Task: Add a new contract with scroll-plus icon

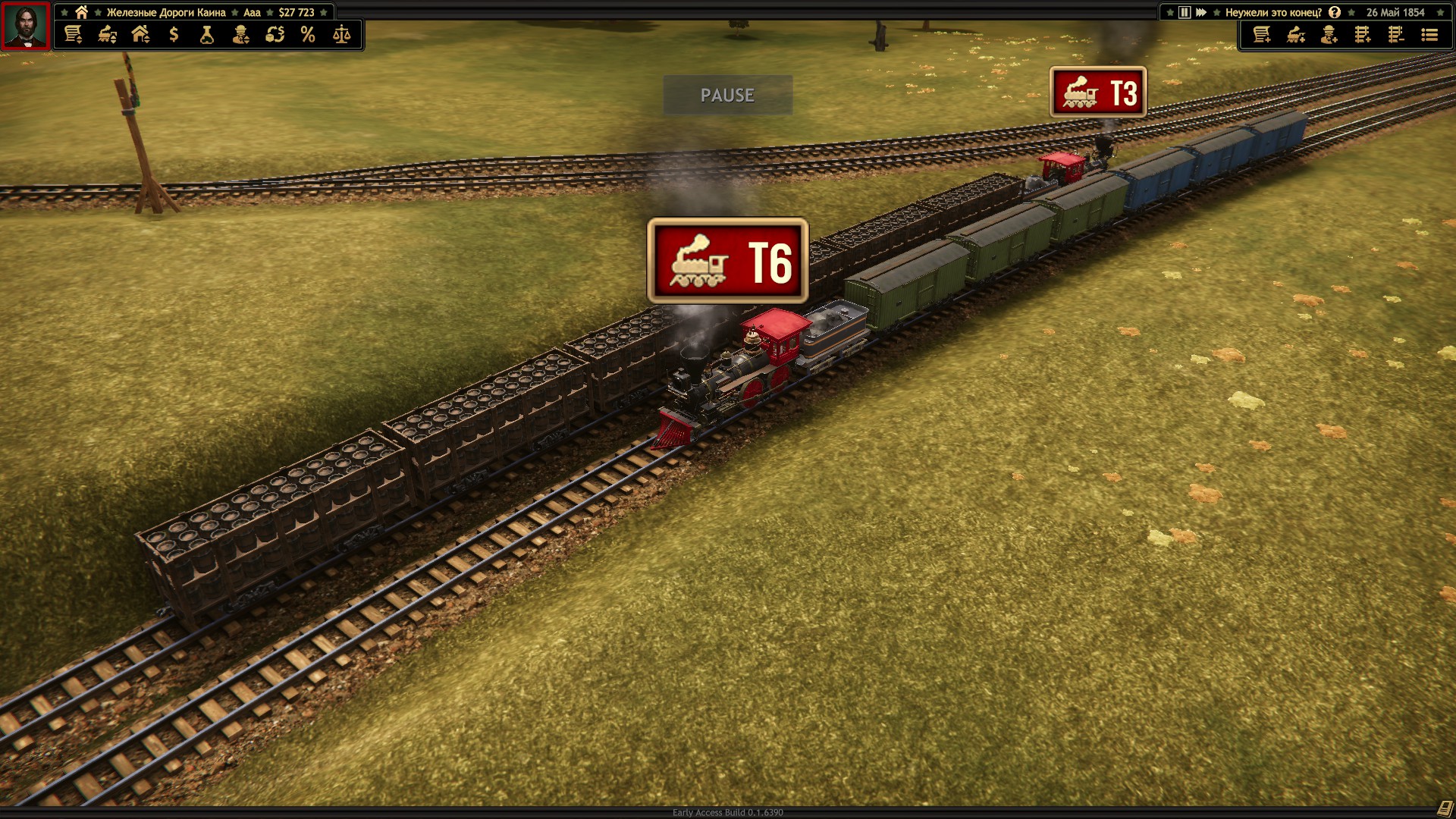Action: (x=1262, y=35)
